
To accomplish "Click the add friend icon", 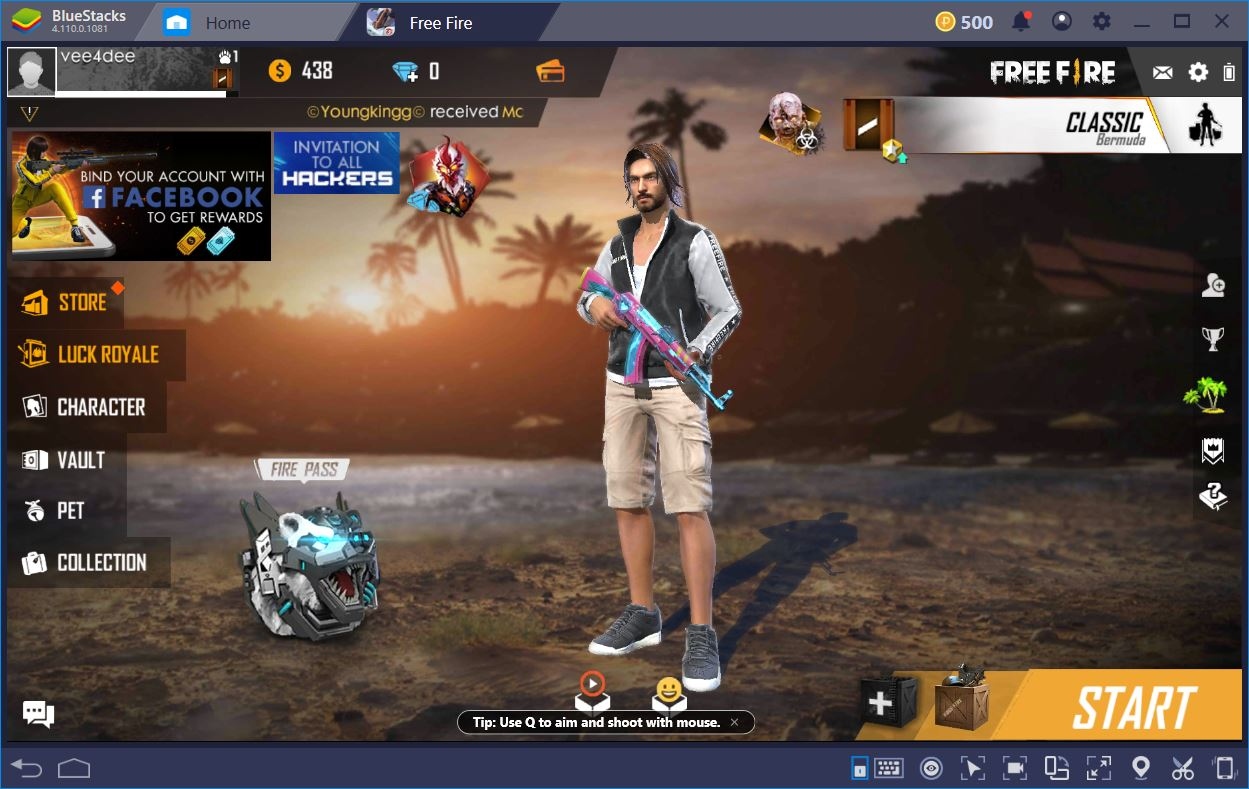I will click(1213, 286).
